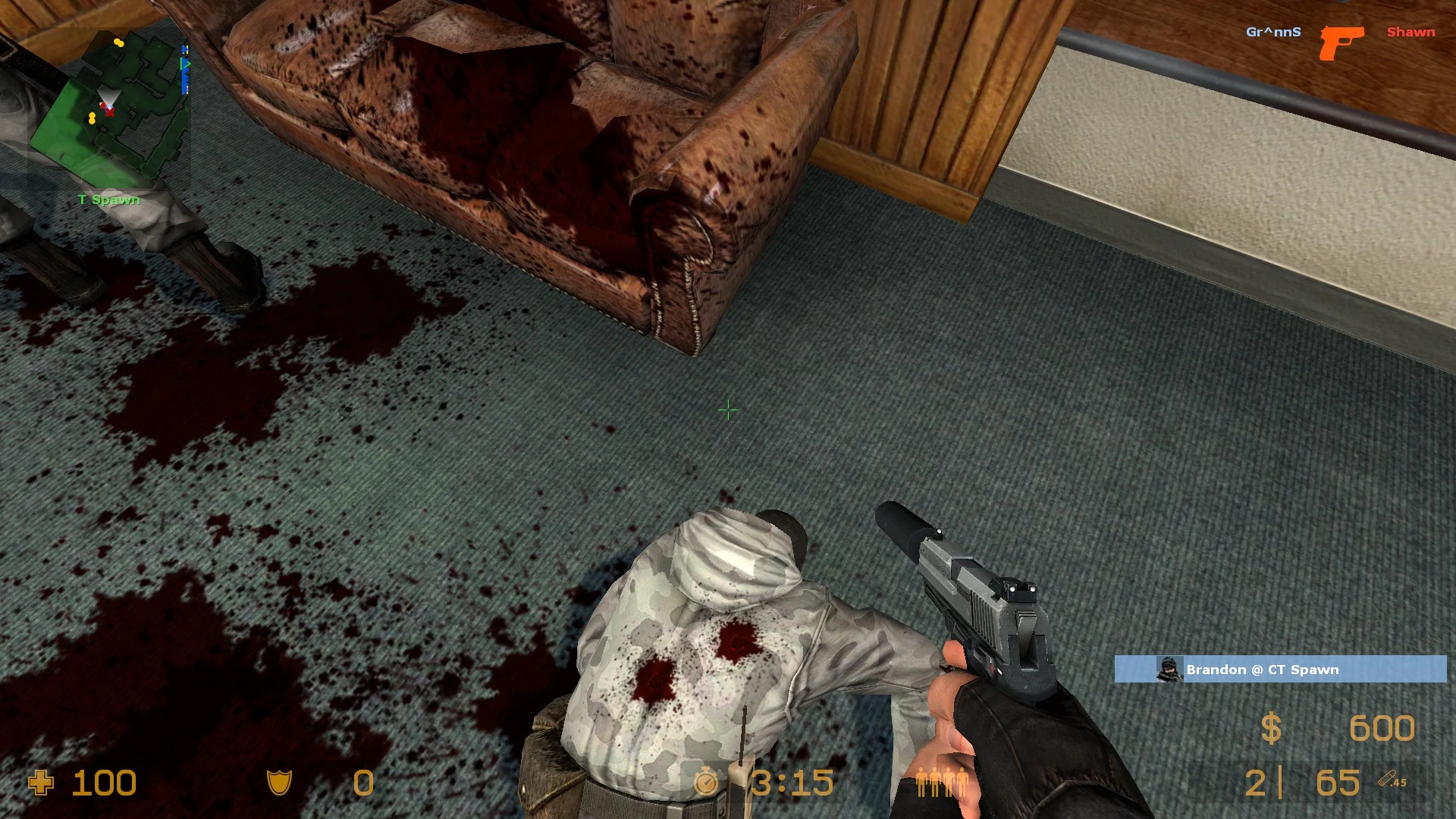
Task: Click the player name Gr^nnS
Action: click(x=1272, y=32)
